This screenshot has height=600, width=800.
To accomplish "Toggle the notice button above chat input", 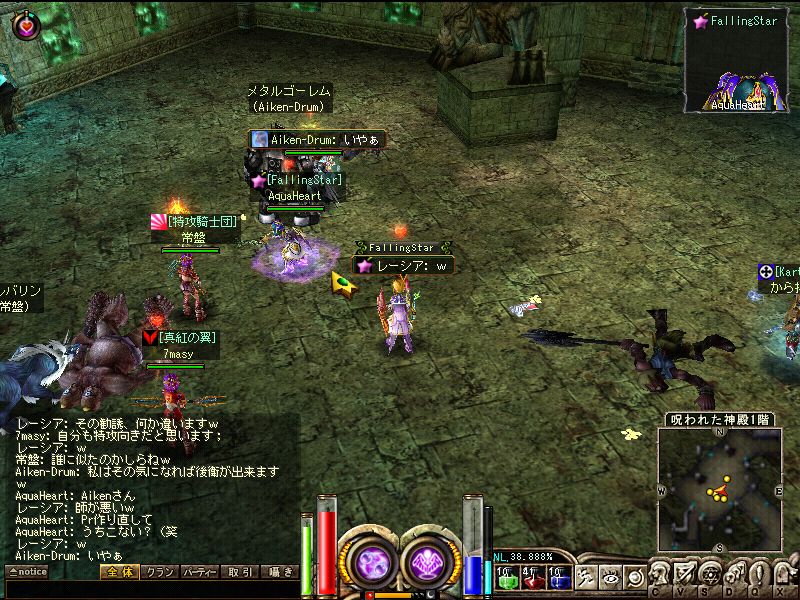I will [27, 572].
